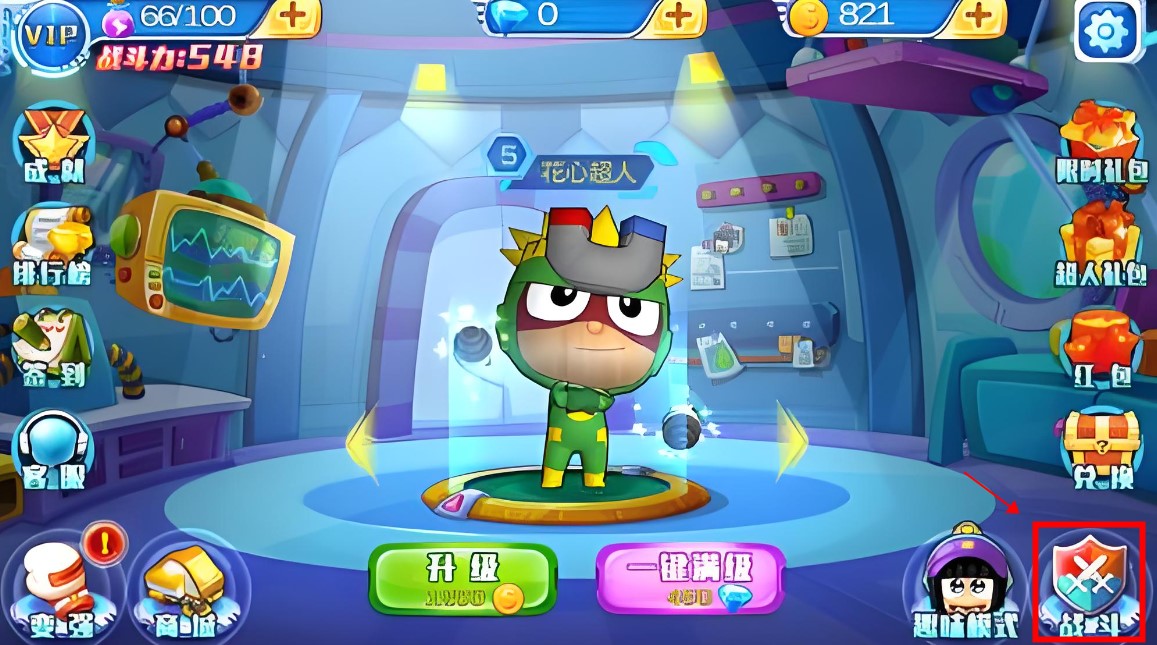Viewport: 1157px width, 645px height.
Task: Show the 排行榜 leaderboard
Action: coord(53,246)
